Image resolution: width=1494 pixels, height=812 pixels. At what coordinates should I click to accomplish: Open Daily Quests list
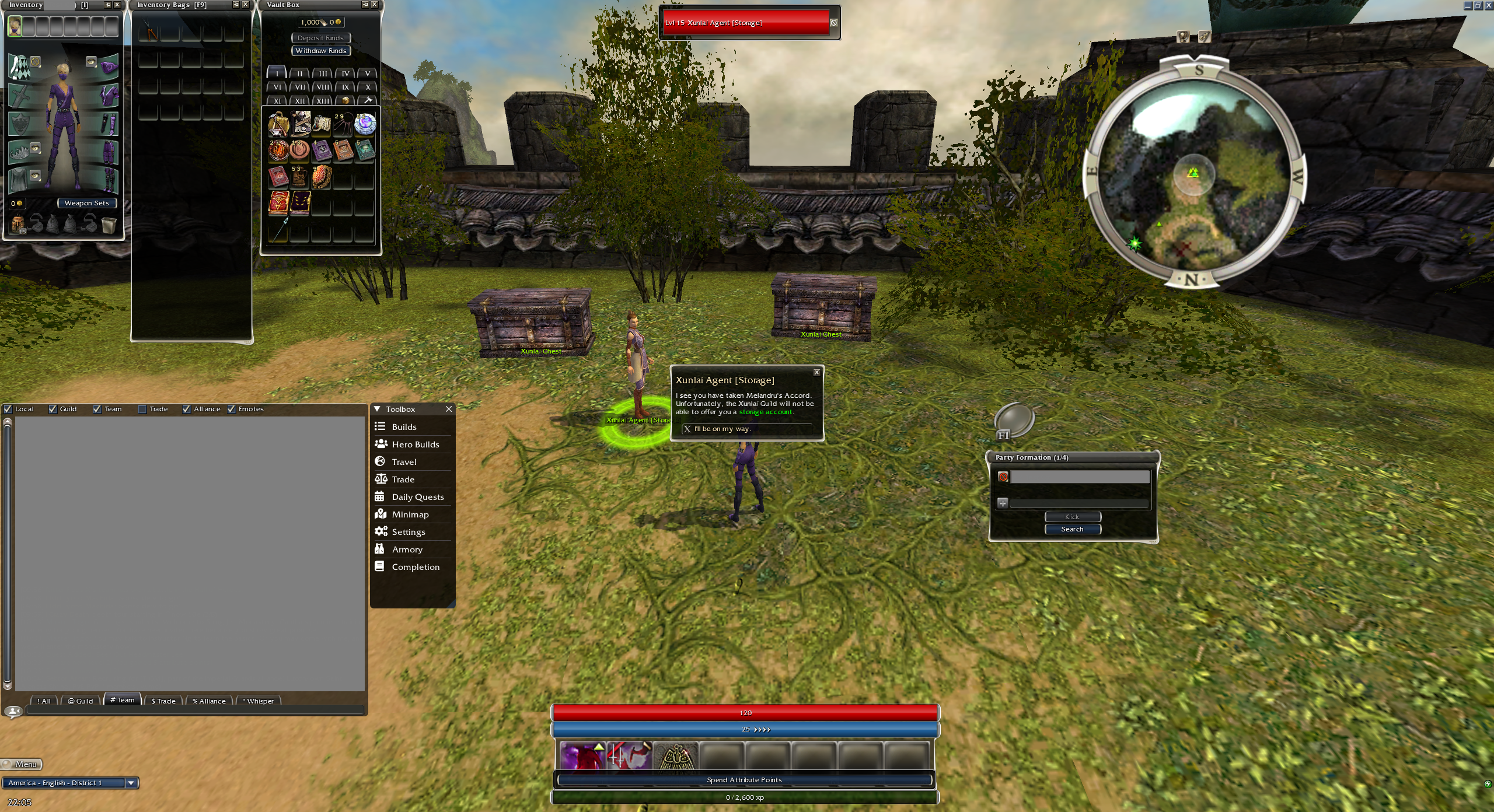pos(417,497)
